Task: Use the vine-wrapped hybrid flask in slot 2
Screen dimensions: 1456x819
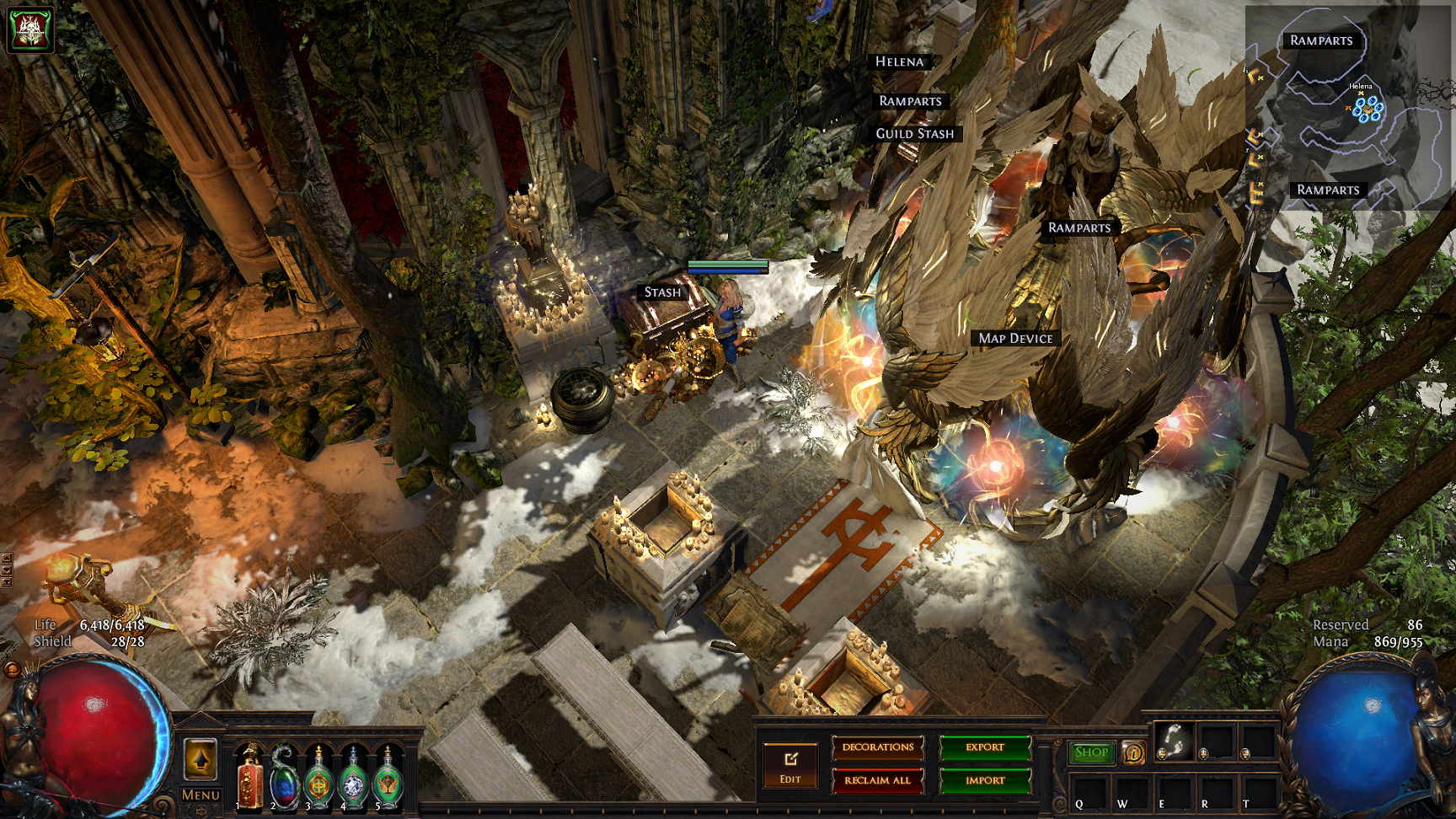Action: pos(285,776)
